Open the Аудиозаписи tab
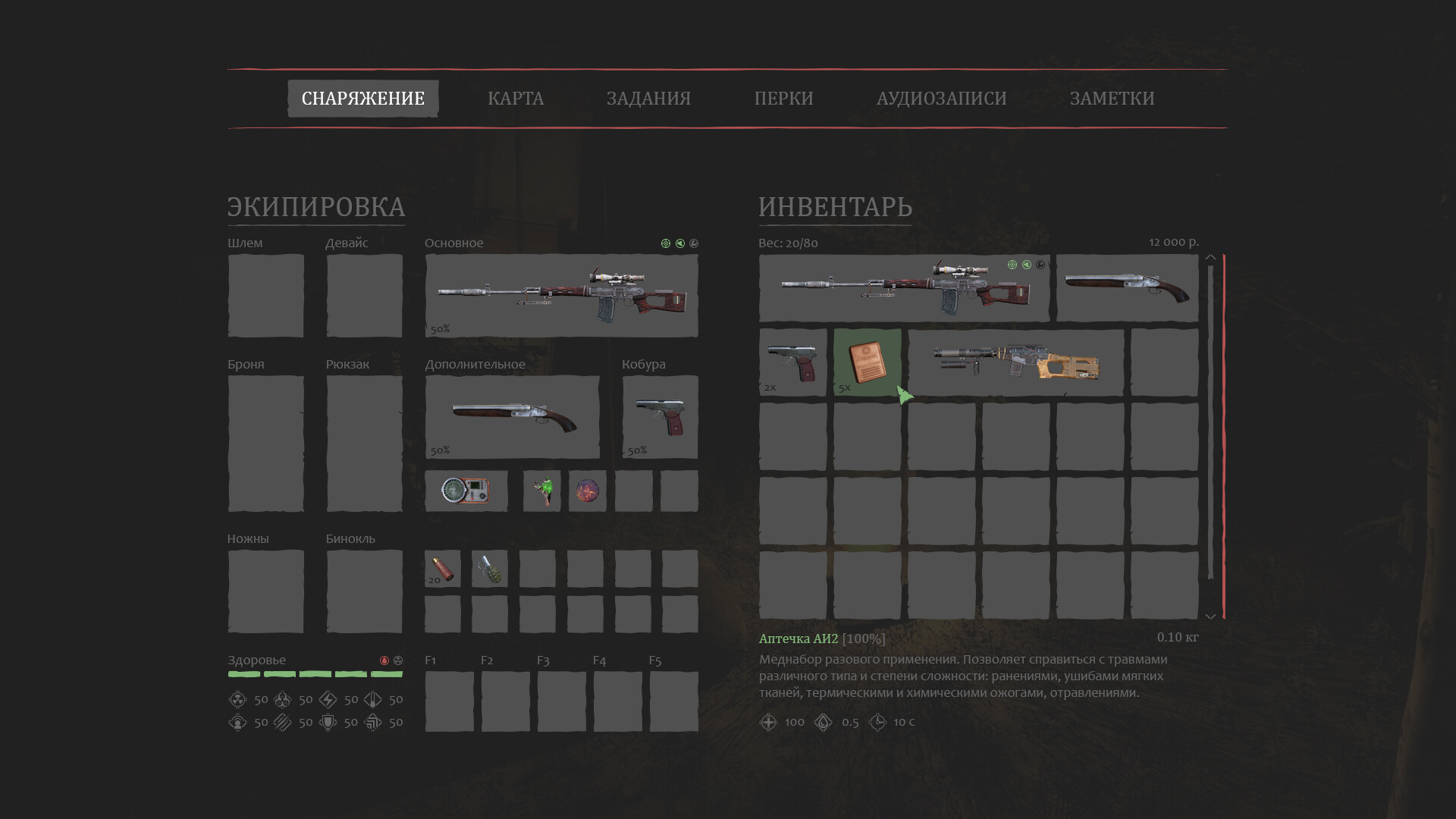 941,99
